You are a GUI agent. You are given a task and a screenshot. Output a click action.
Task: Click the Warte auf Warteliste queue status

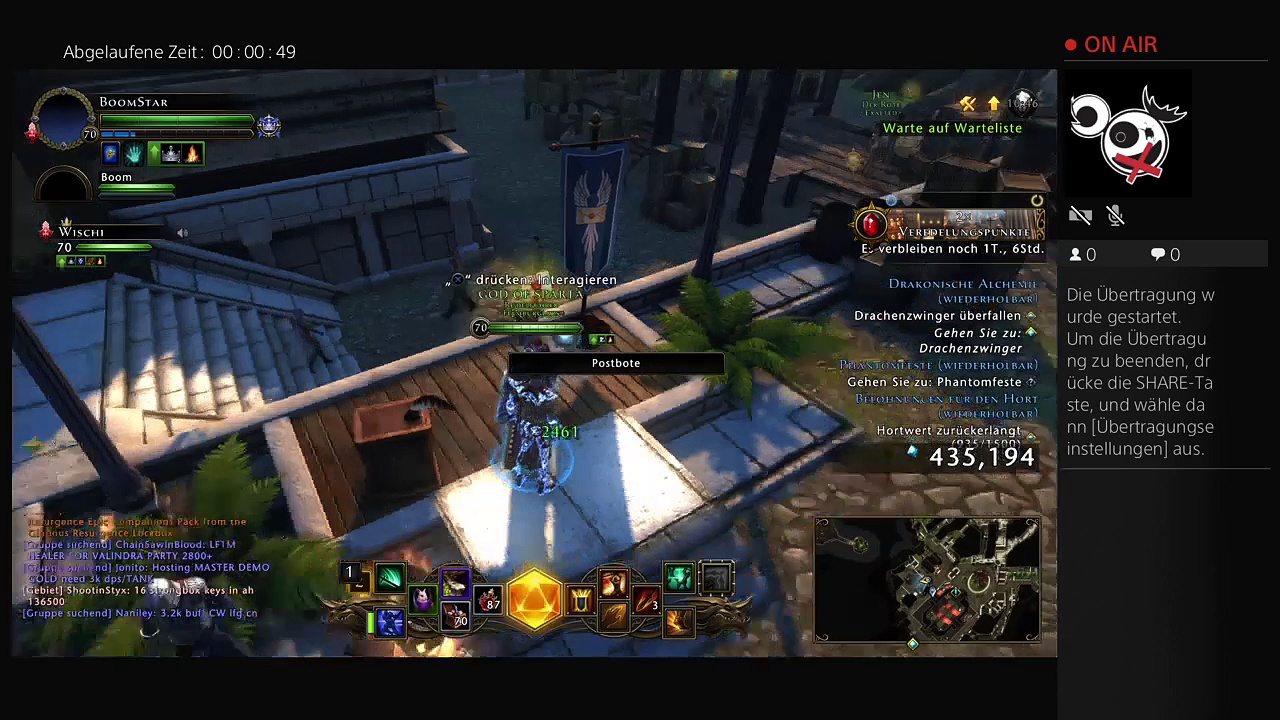(x=952, y=128)
